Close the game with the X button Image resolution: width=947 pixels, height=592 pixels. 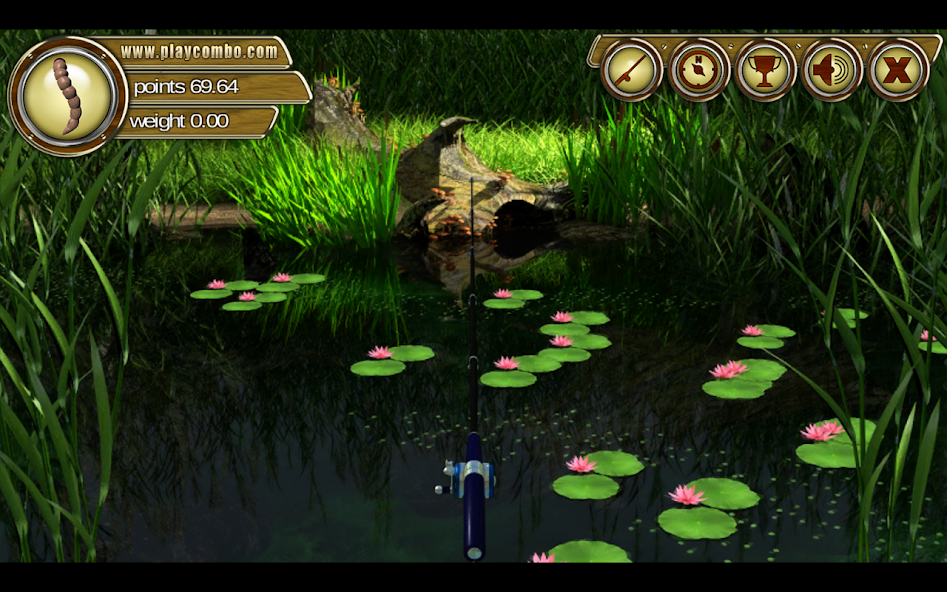(898, 70)
